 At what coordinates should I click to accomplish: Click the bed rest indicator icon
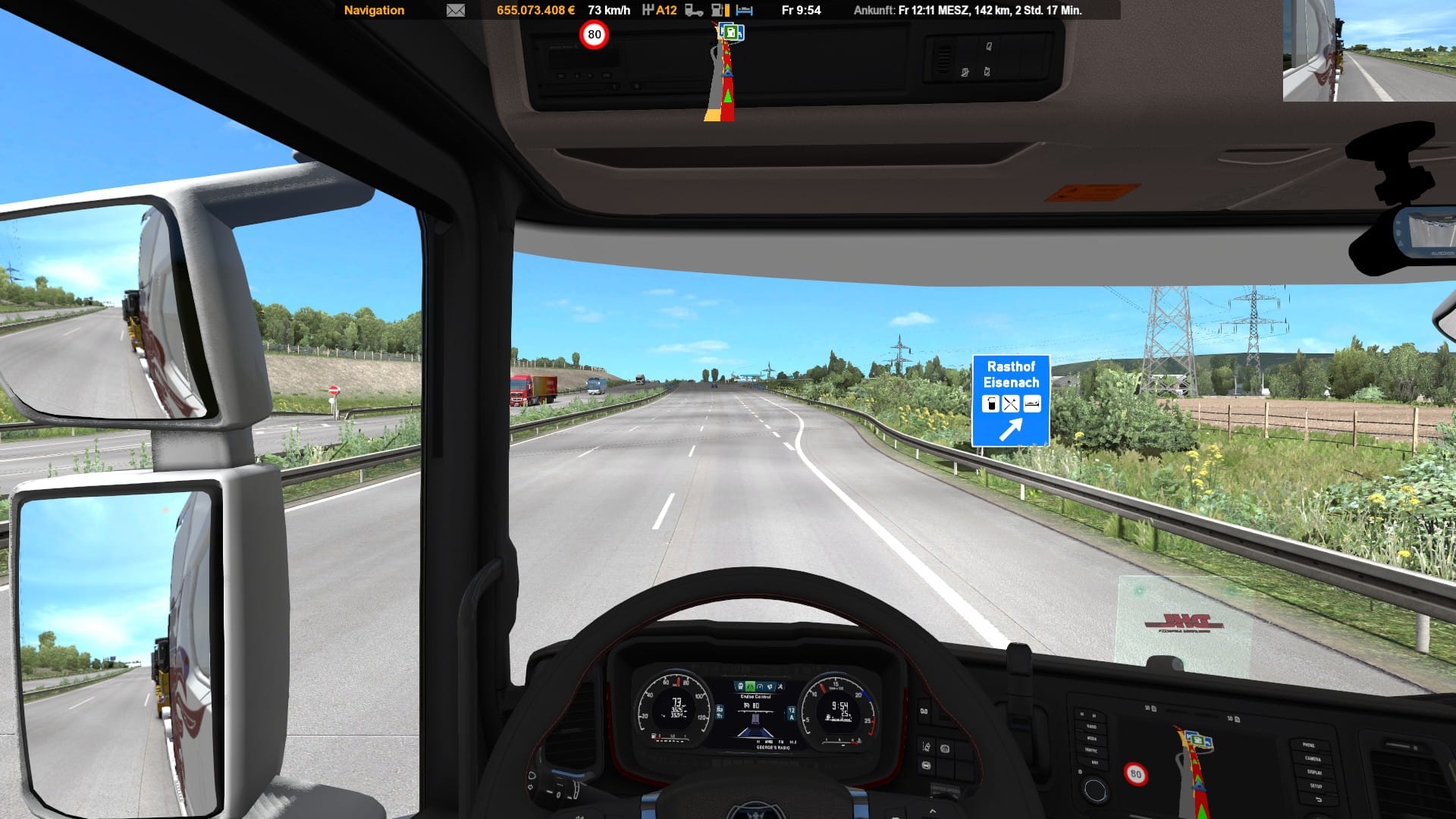click(x=745, y=11)
